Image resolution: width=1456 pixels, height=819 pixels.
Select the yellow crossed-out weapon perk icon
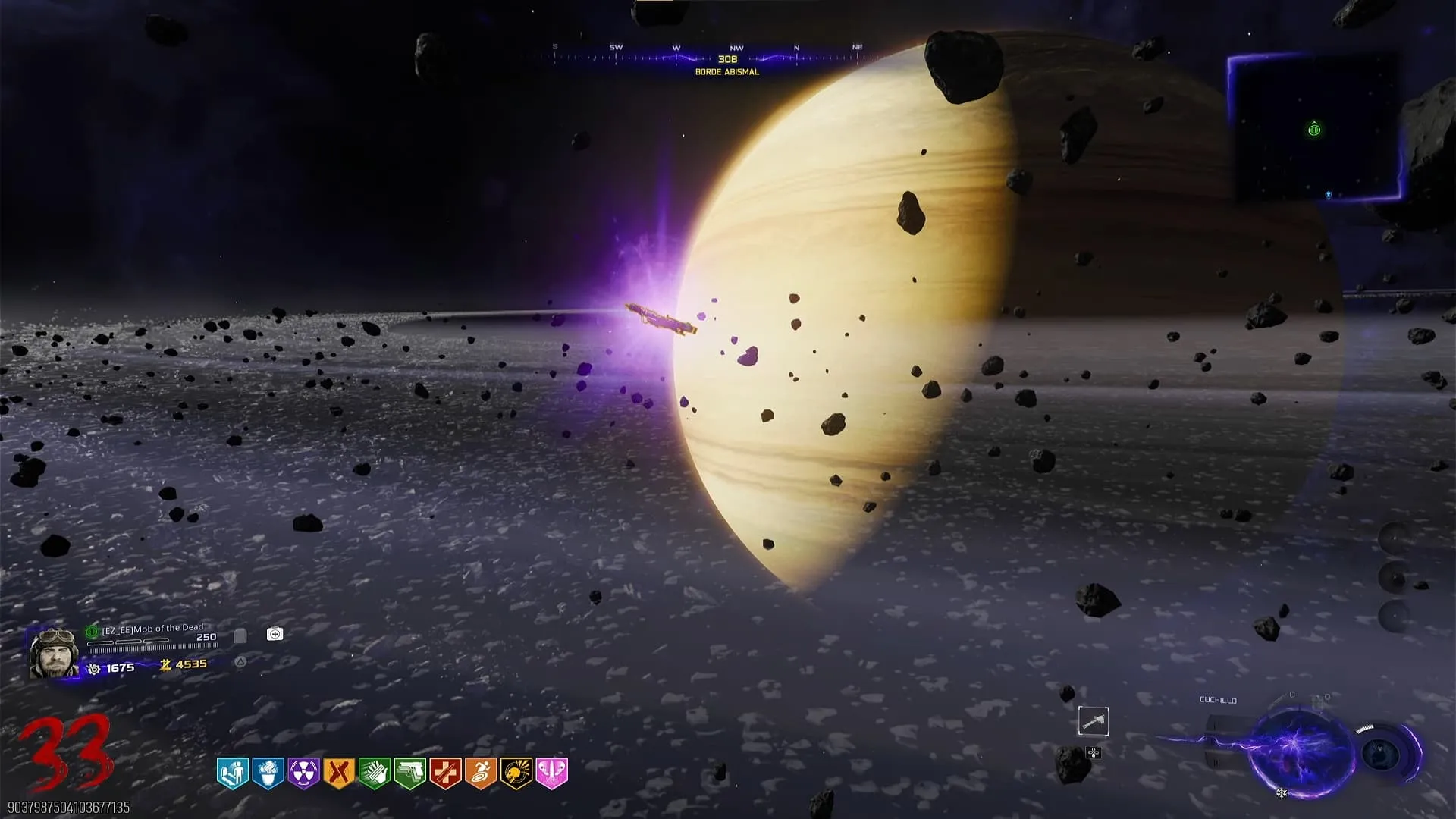tap(339, 773)
